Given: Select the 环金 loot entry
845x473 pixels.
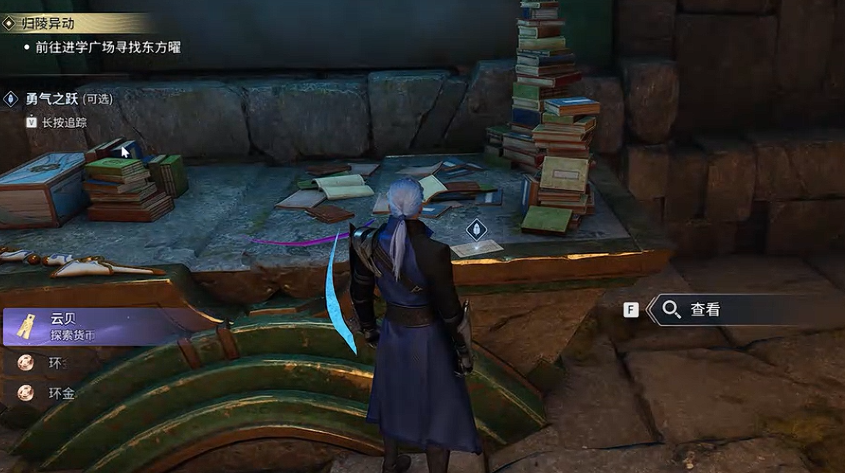Looking at the screenshot, I should coord(62,393).
